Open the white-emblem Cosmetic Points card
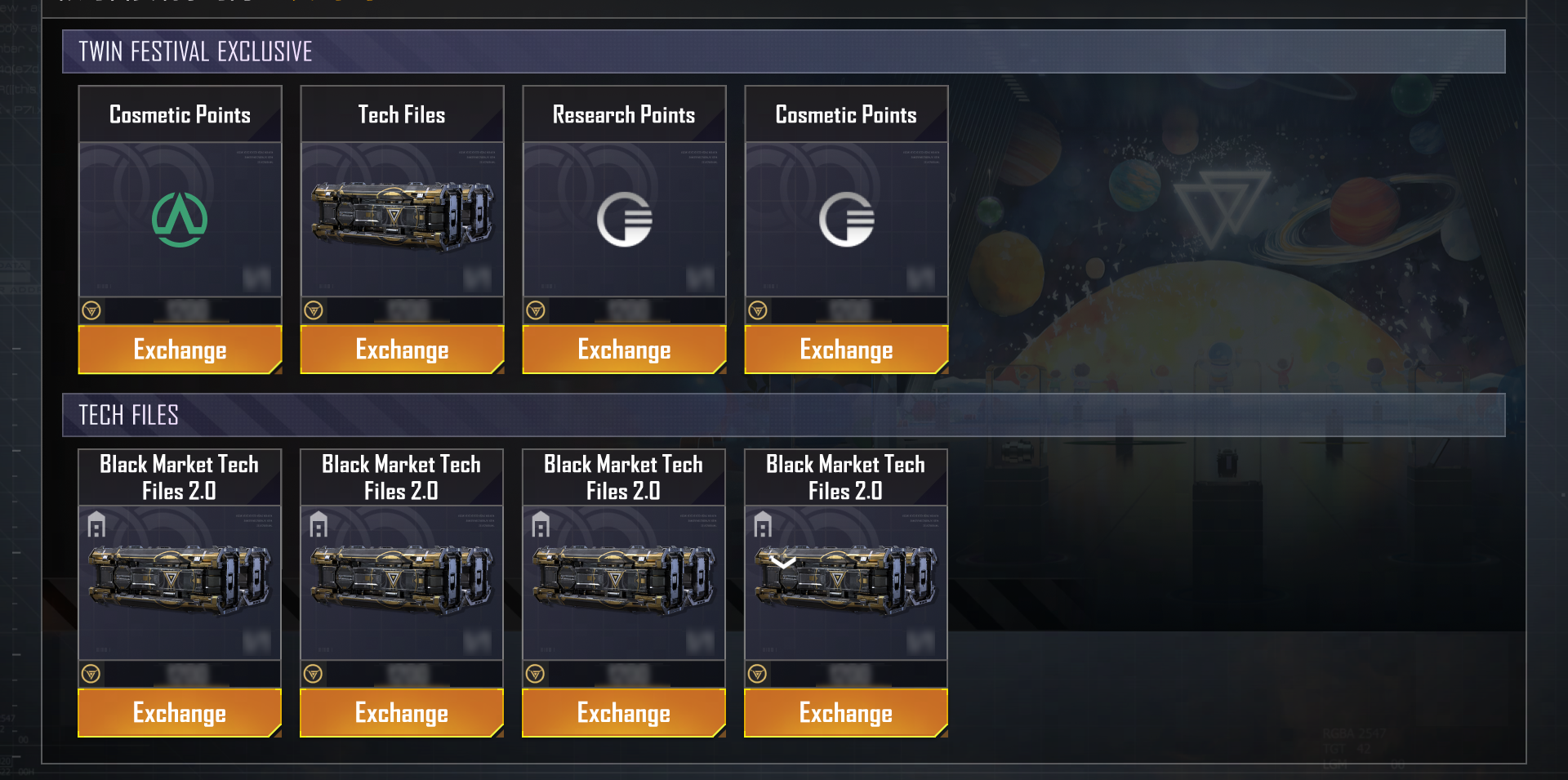The image size is (1568, 780). (846, 219)
